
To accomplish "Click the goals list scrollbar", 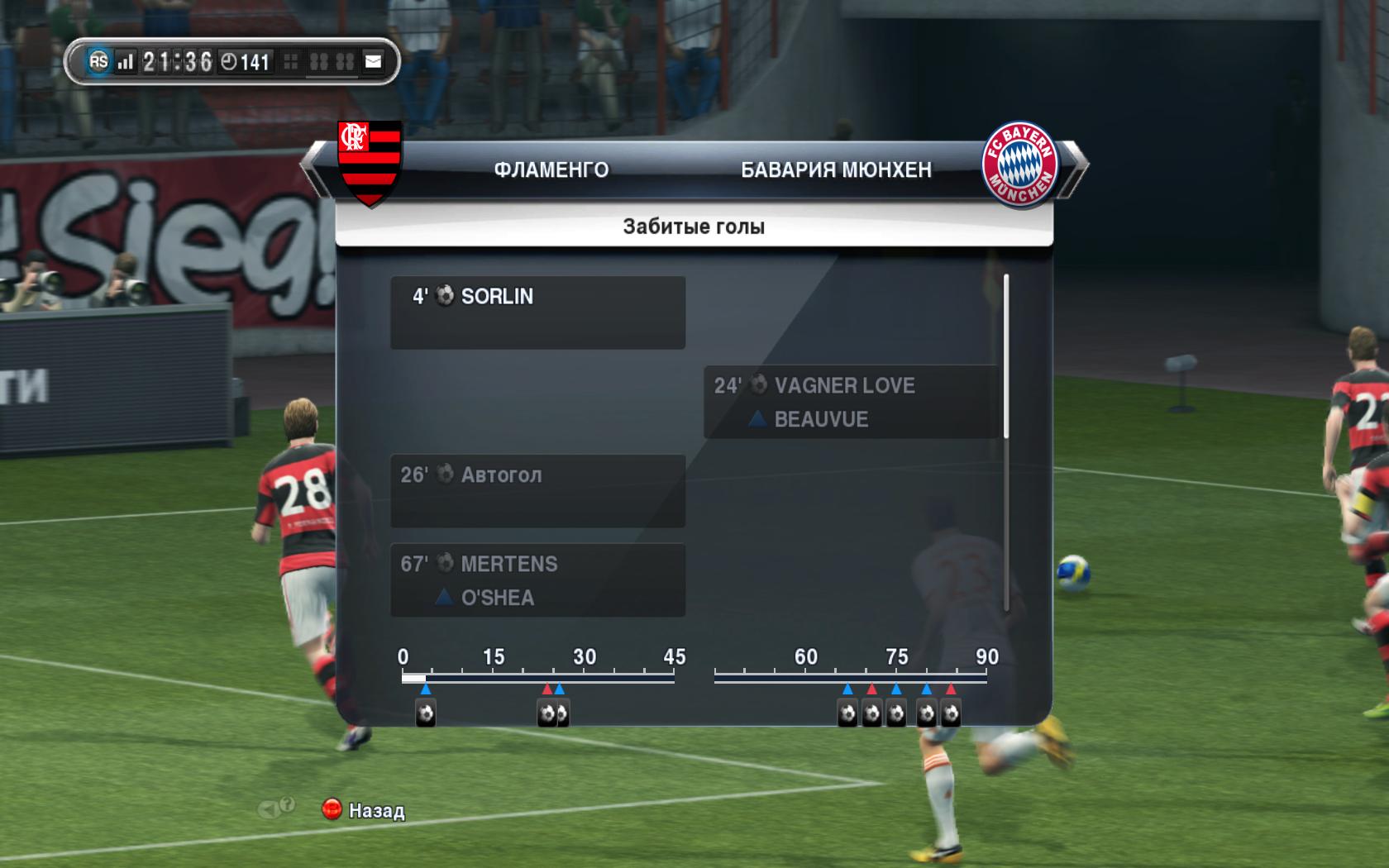I will click(1006, 357).
